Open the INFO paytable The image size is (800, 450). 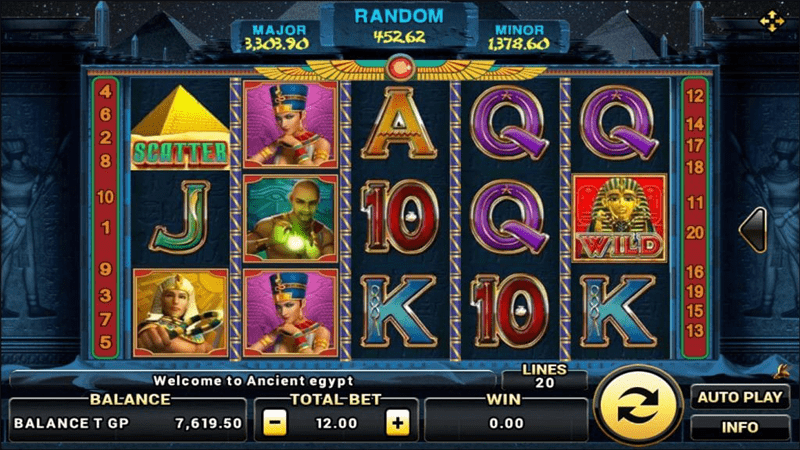[739, 427]
